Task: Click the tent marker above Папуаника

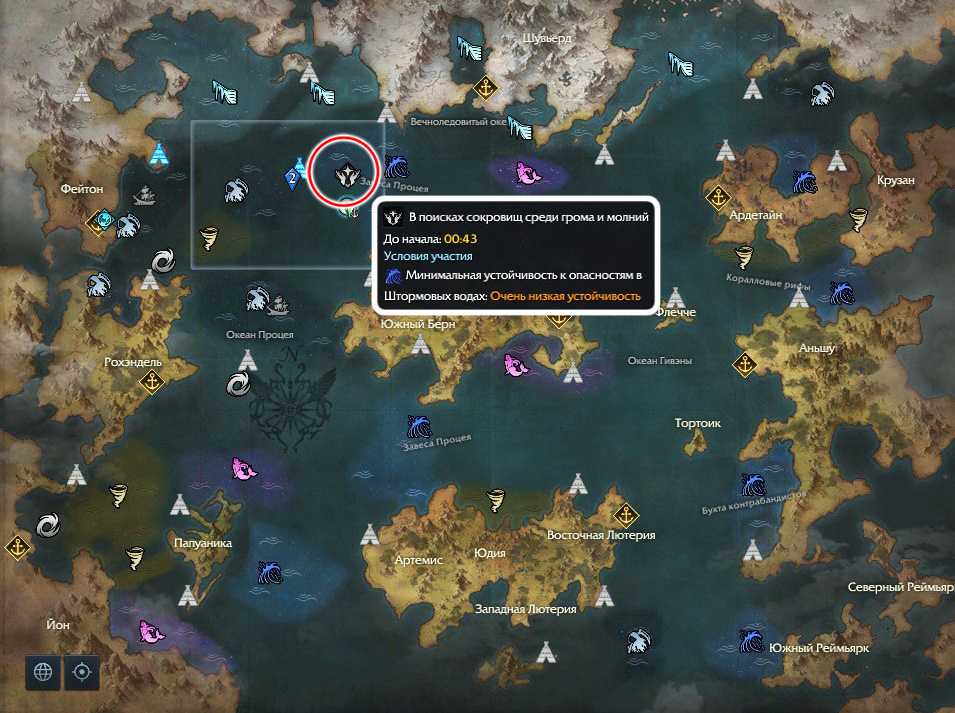Action: (x=180, y=504)
